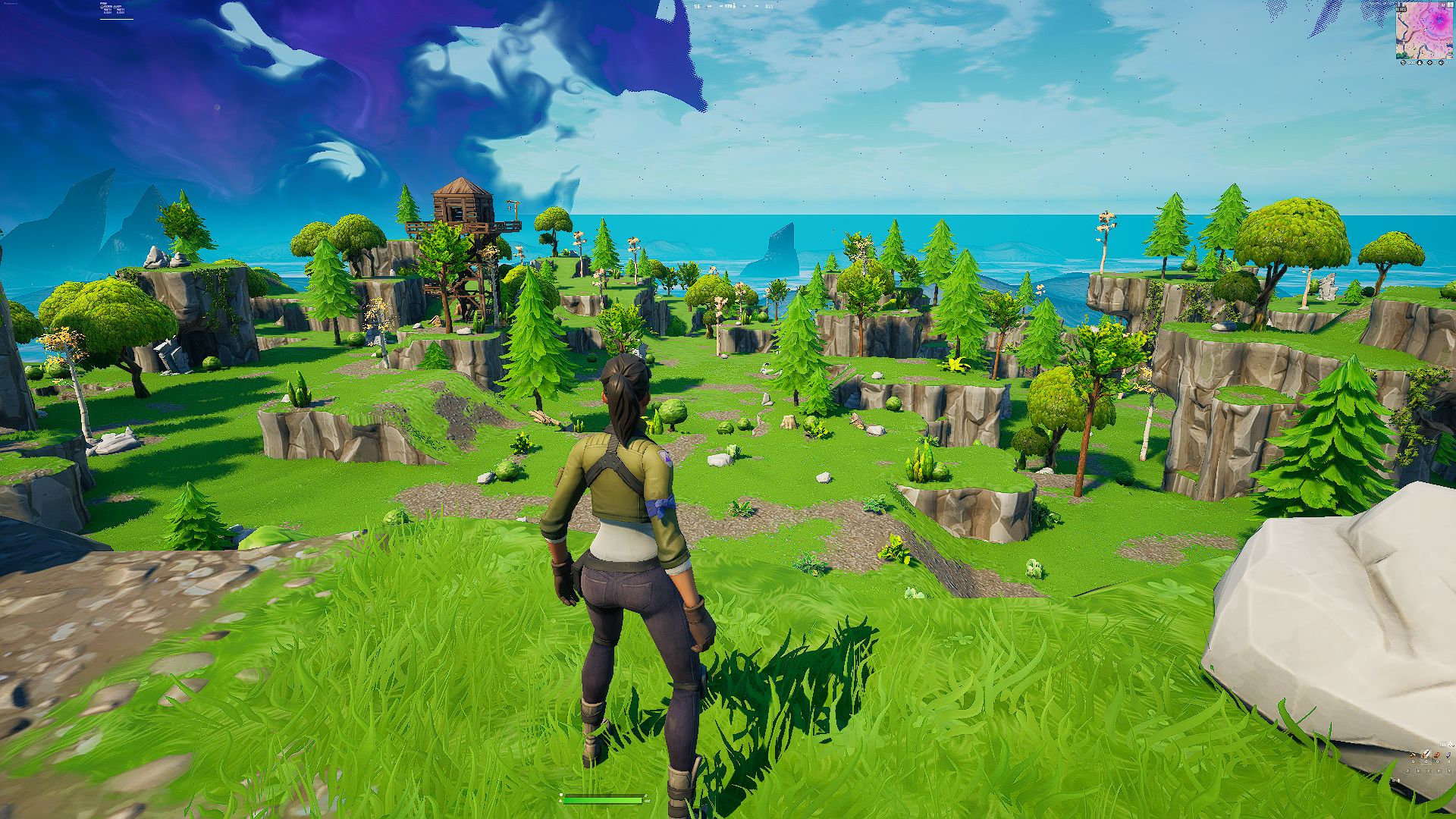This screenshot has width=1456, height=819.
Task: Click the heart icon left of the health bar
Action: (x=560, y=801)
